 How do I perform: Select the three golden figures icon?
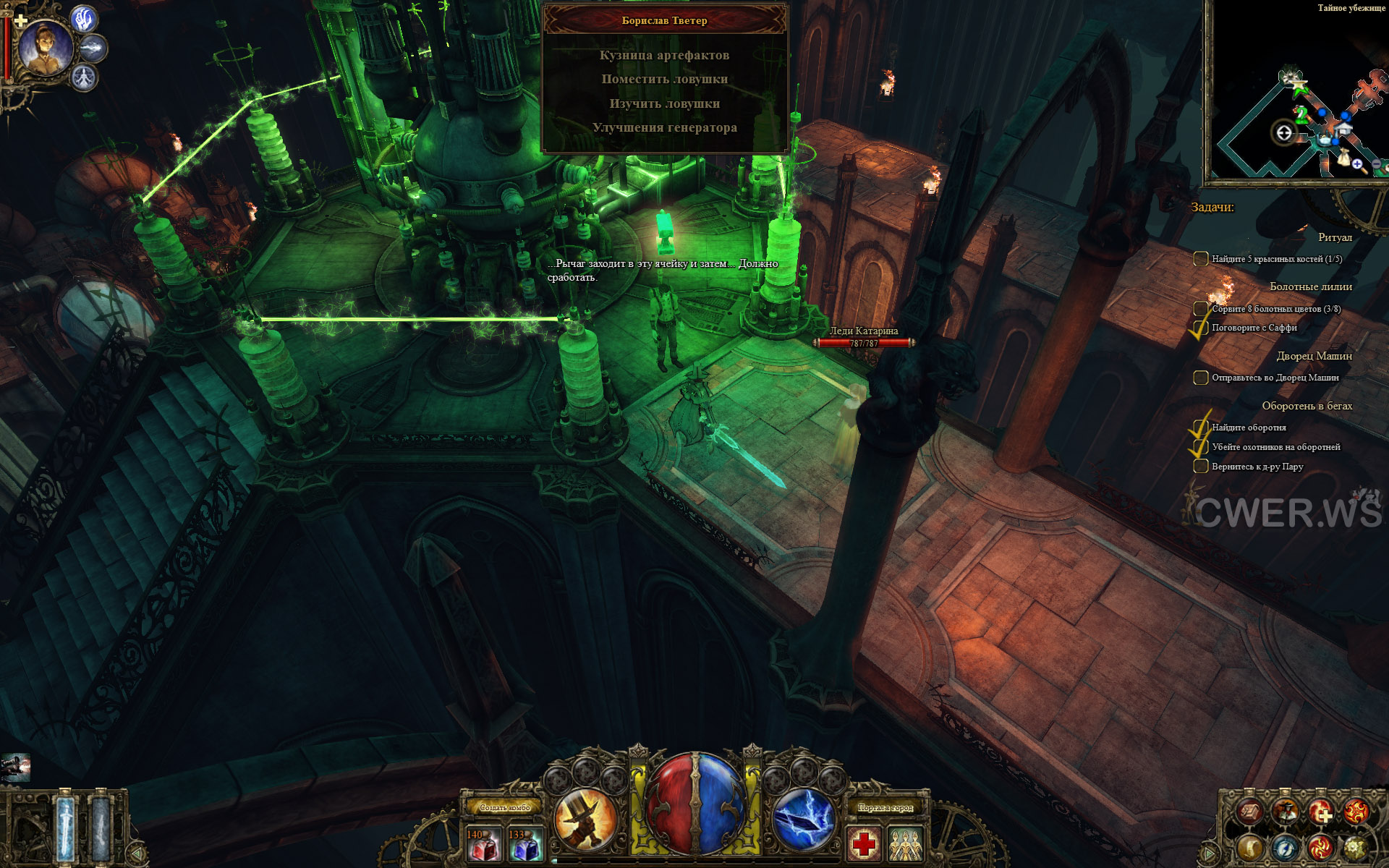pos(905,843)
